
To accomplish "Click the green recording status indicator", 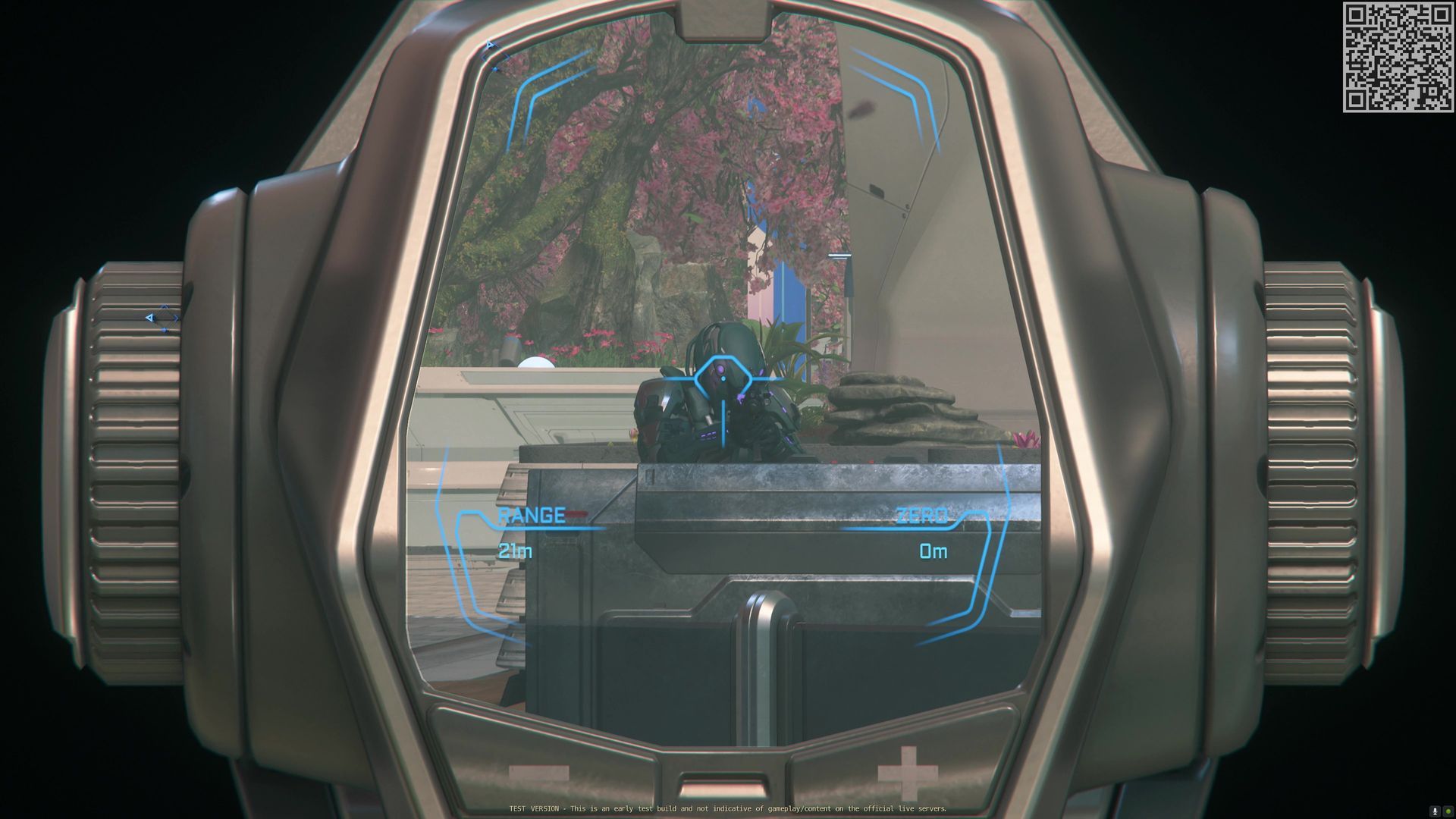I will 1448,811.
